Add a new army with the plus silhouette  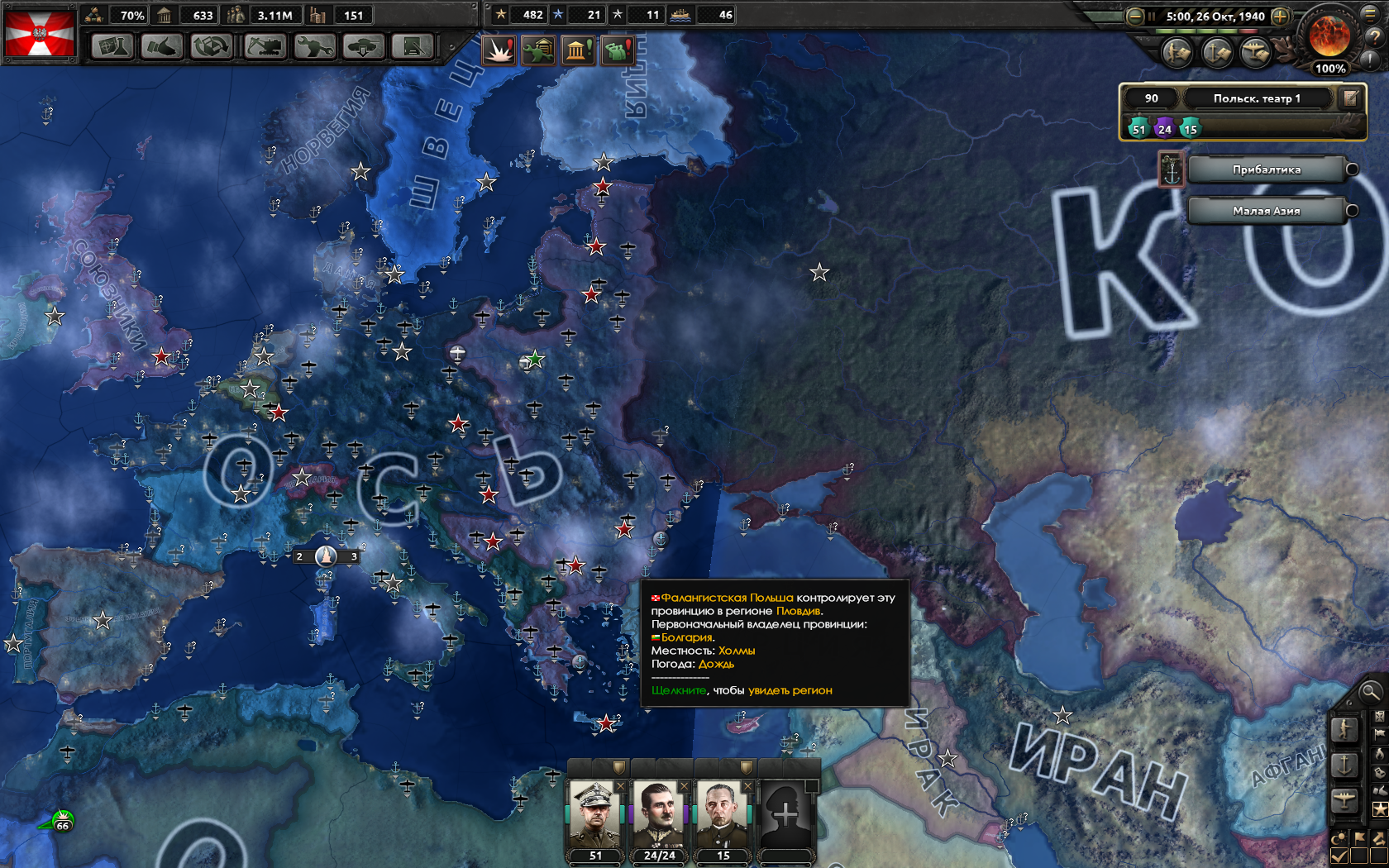(x=785, y=816)
